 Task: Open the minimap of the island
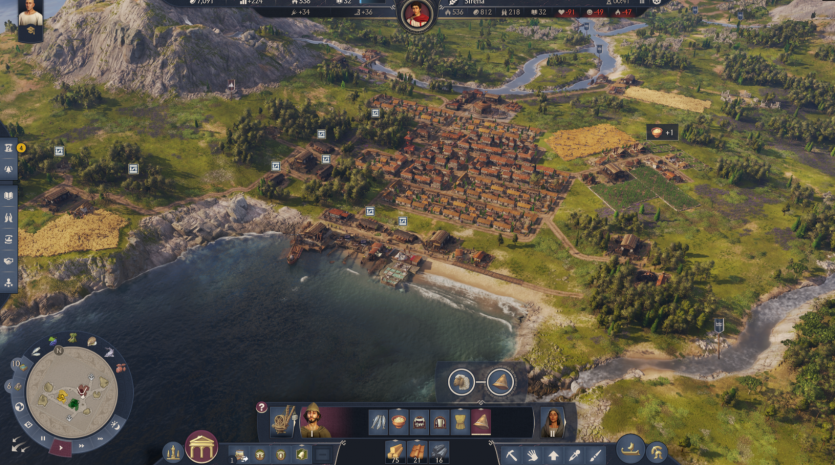pyautogui.click(x=71, y=391)
